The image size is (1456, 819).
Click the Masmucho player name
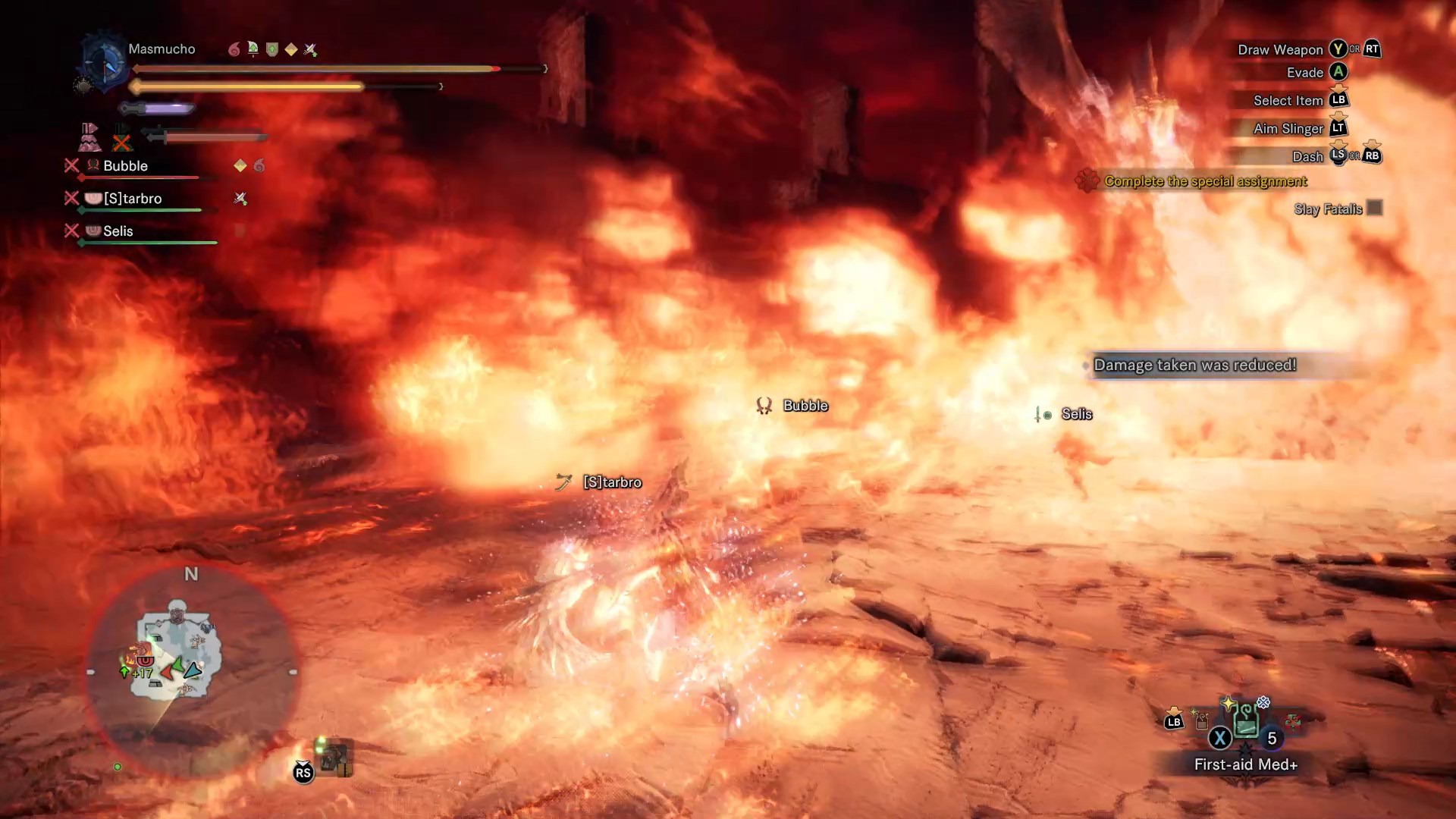pos(162,49)
